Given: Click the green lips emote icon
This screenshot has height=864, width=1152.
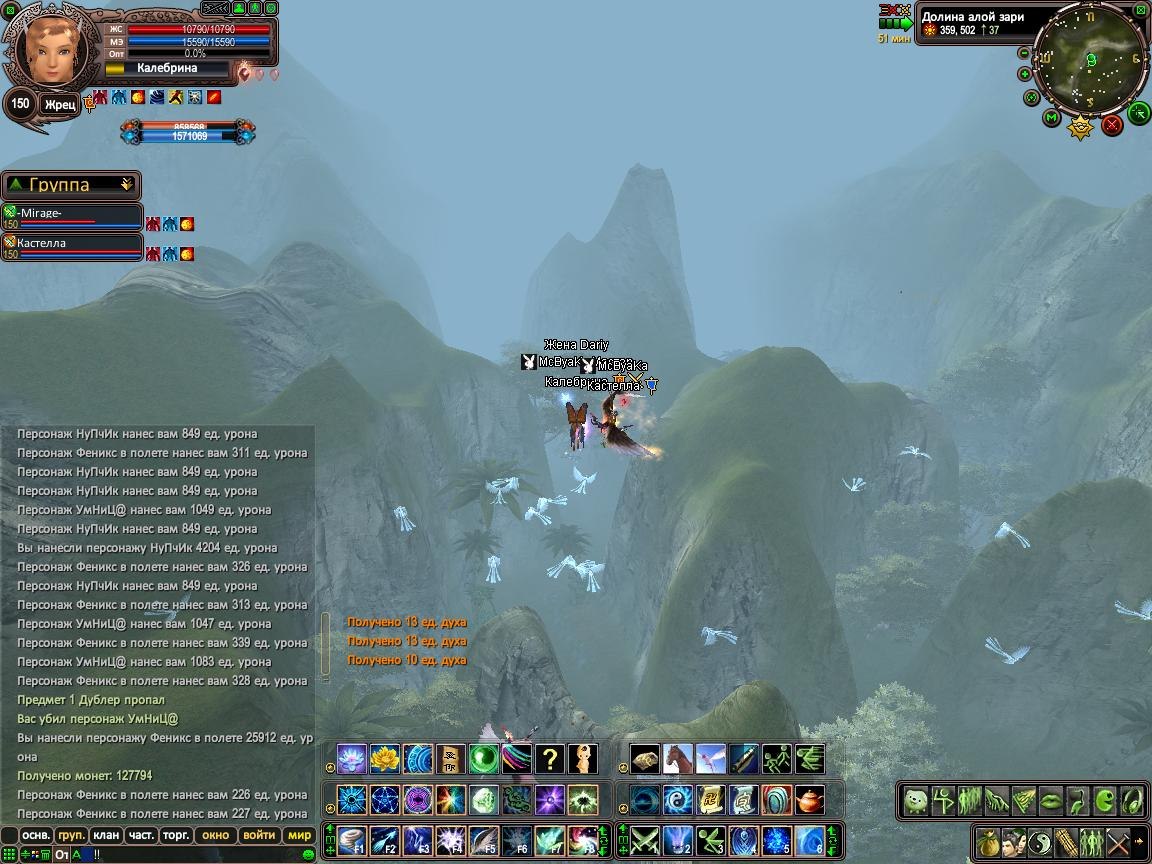Looking at the screenshot, I should click(x=1049, y=800).
